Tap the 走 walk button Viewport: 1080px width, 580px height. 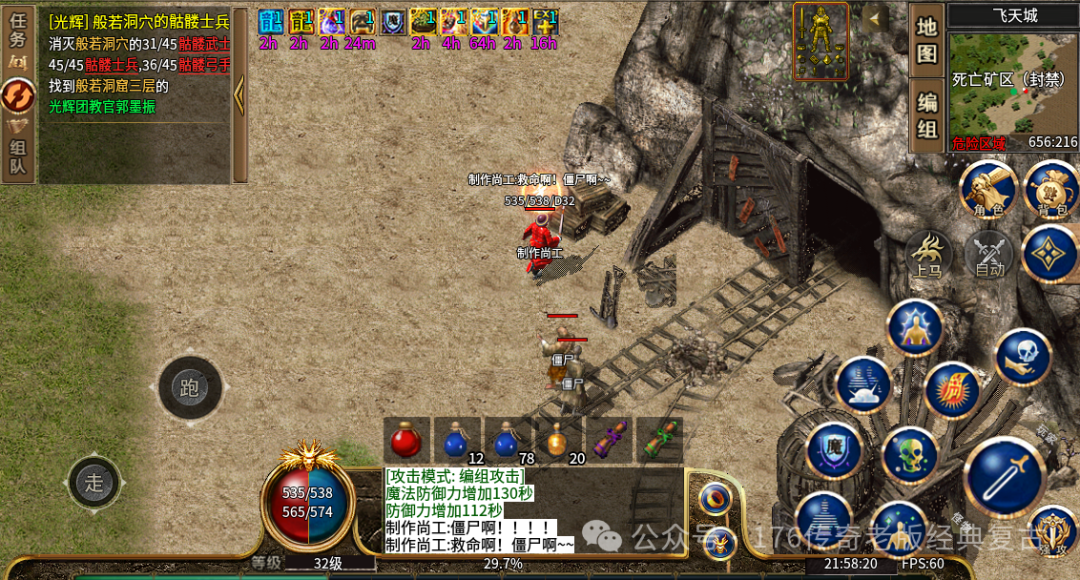coord(94,483)
